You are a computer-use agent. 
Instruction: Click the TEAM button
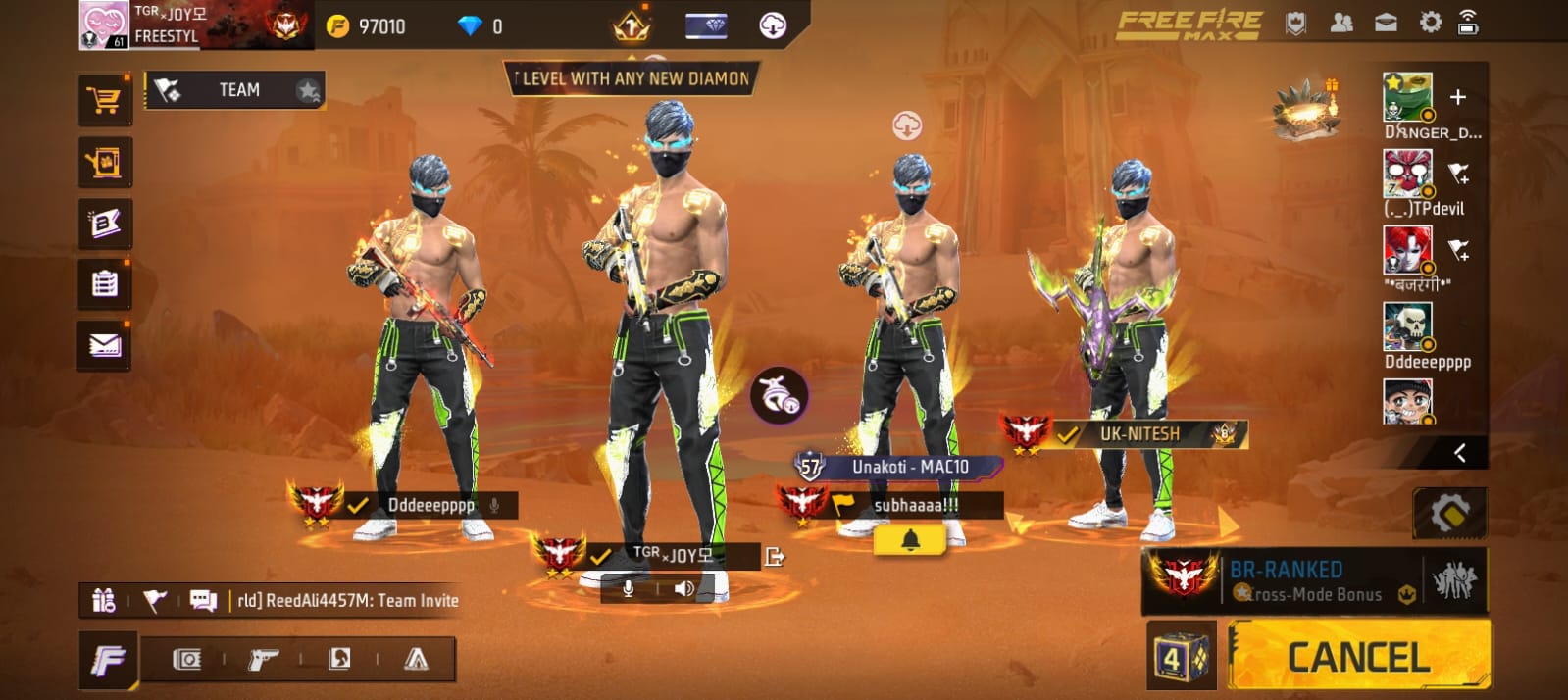pos(236,90)
